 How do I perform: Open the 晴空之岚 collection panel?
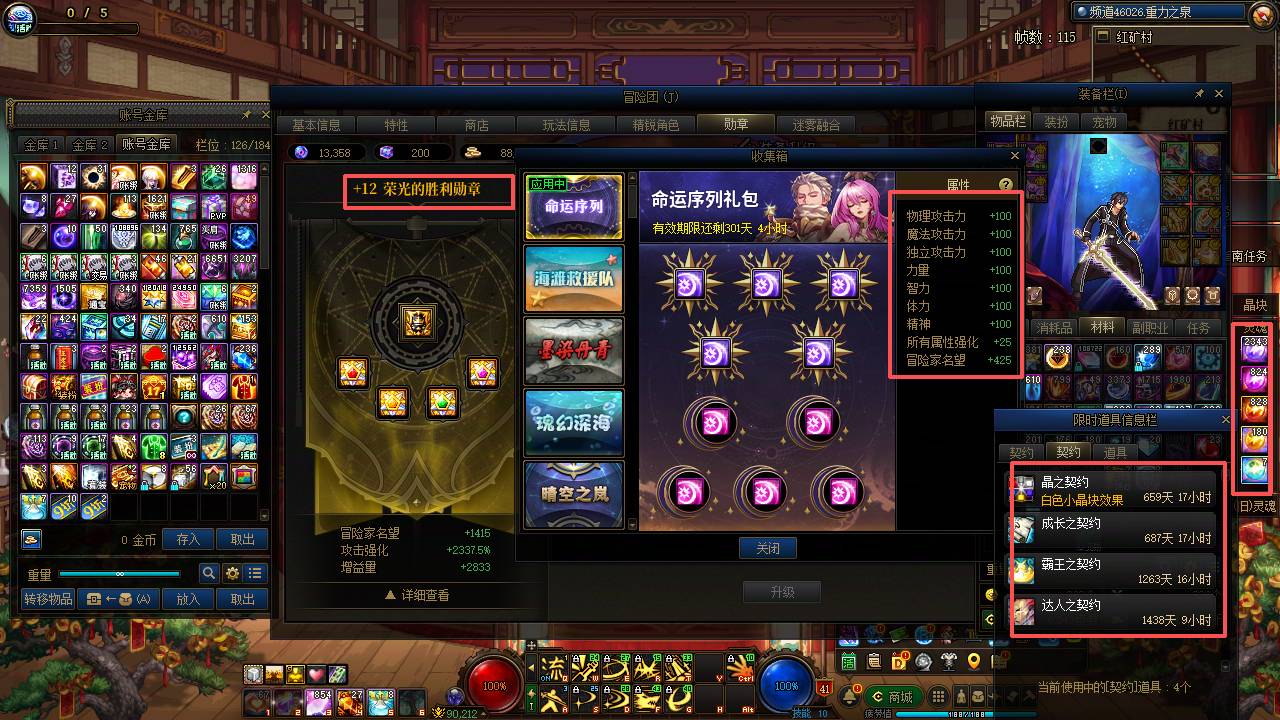pyautogui.click(x=573, y=494)
